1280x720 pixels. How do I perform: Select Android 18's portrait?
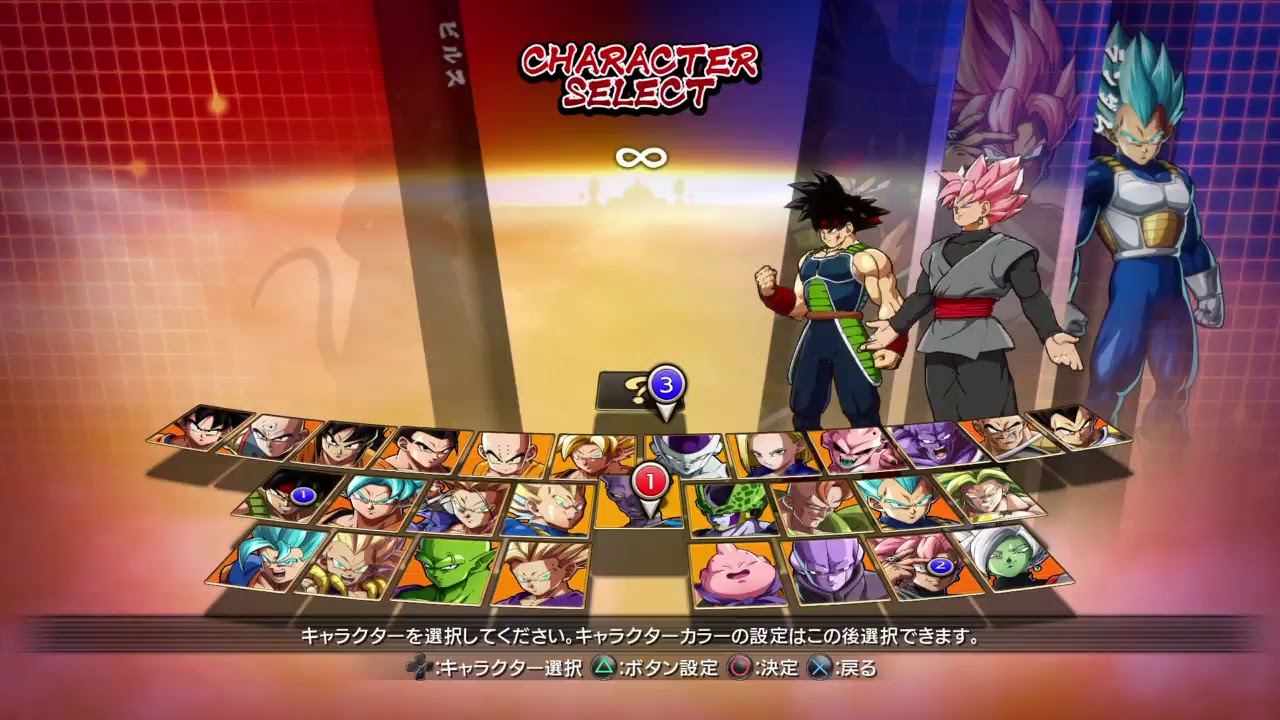point(770,454)
